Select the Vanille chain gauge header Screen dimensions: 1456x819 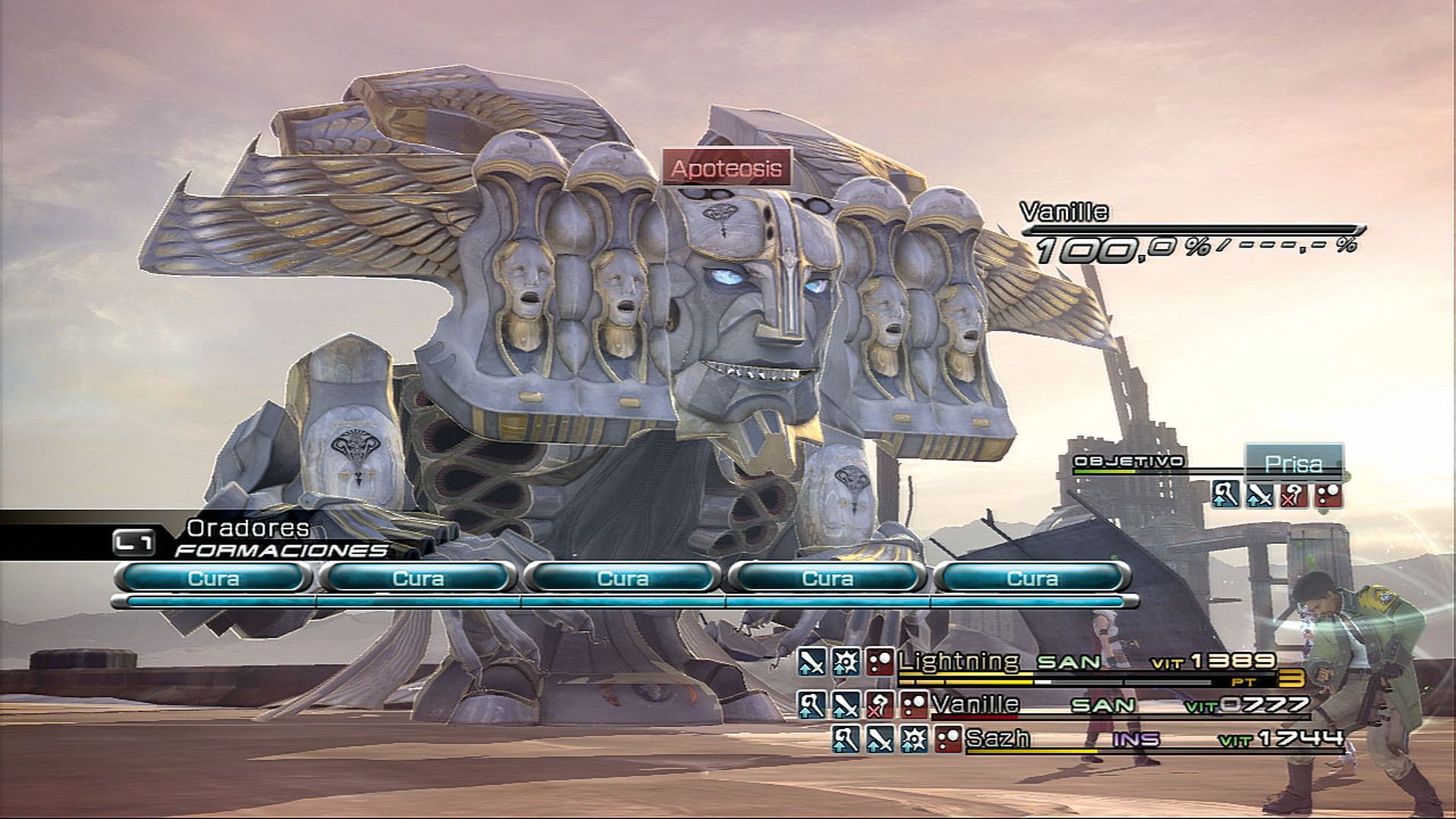1065,215
